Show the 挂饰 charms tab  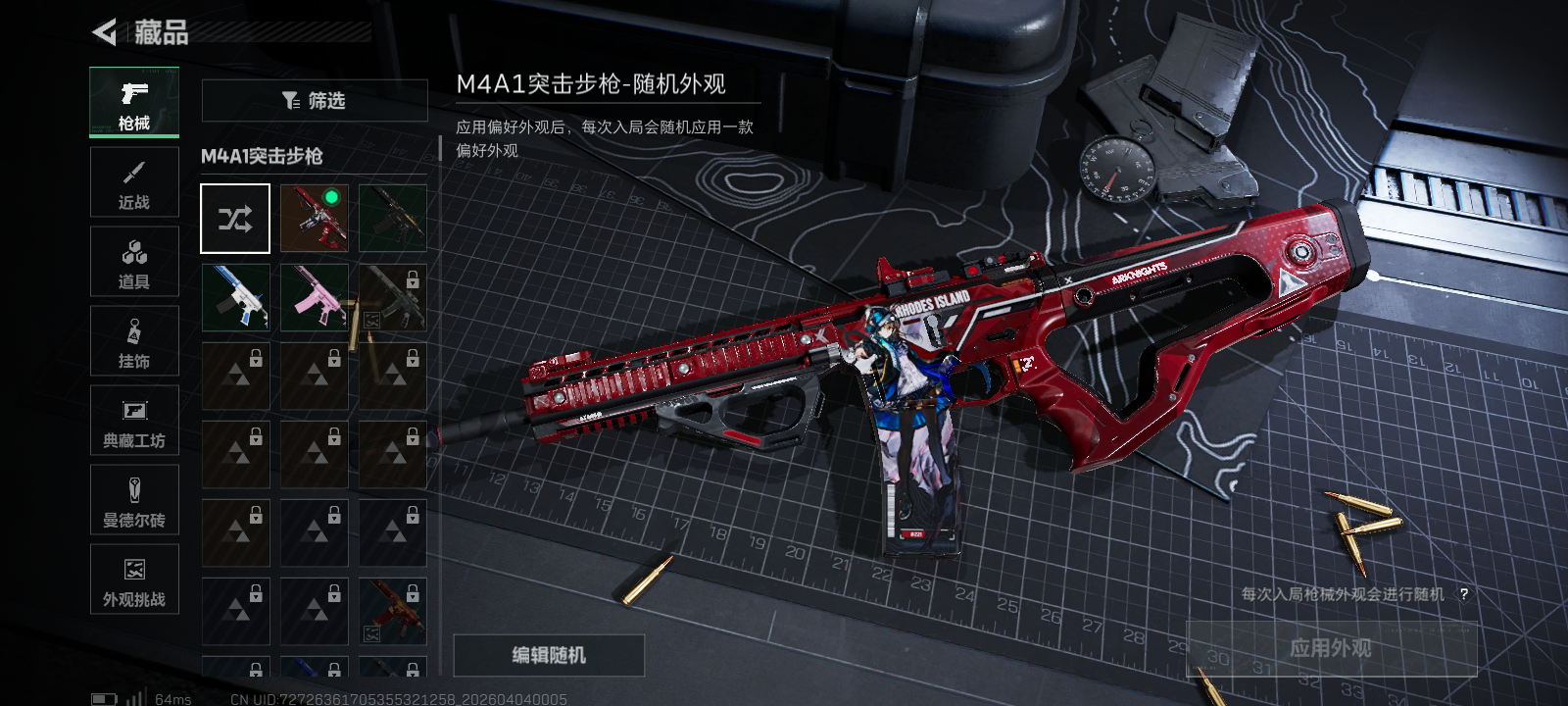[x=134, y=341]
